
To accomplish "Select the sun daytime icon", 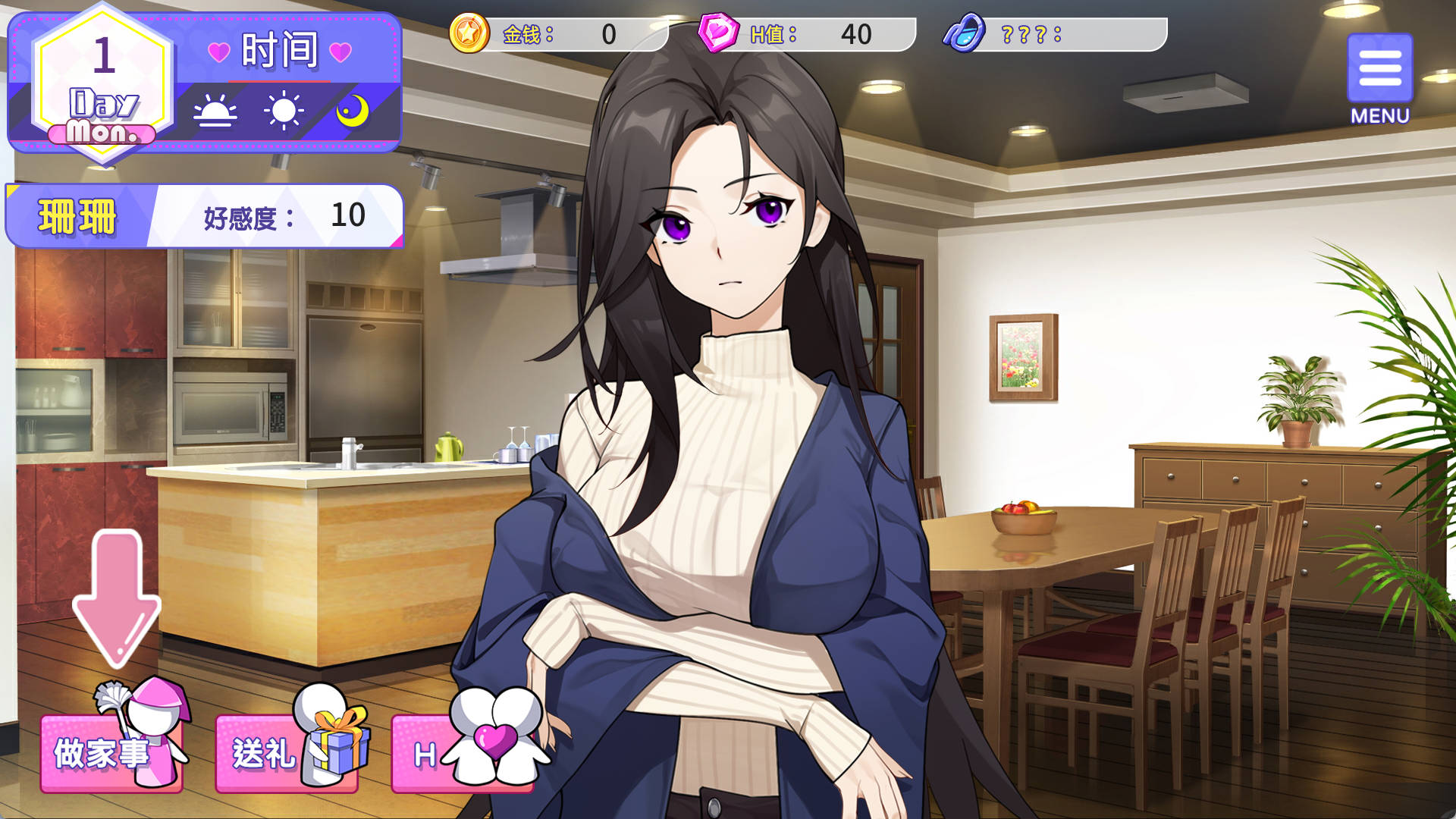I will tap(284, 111).
